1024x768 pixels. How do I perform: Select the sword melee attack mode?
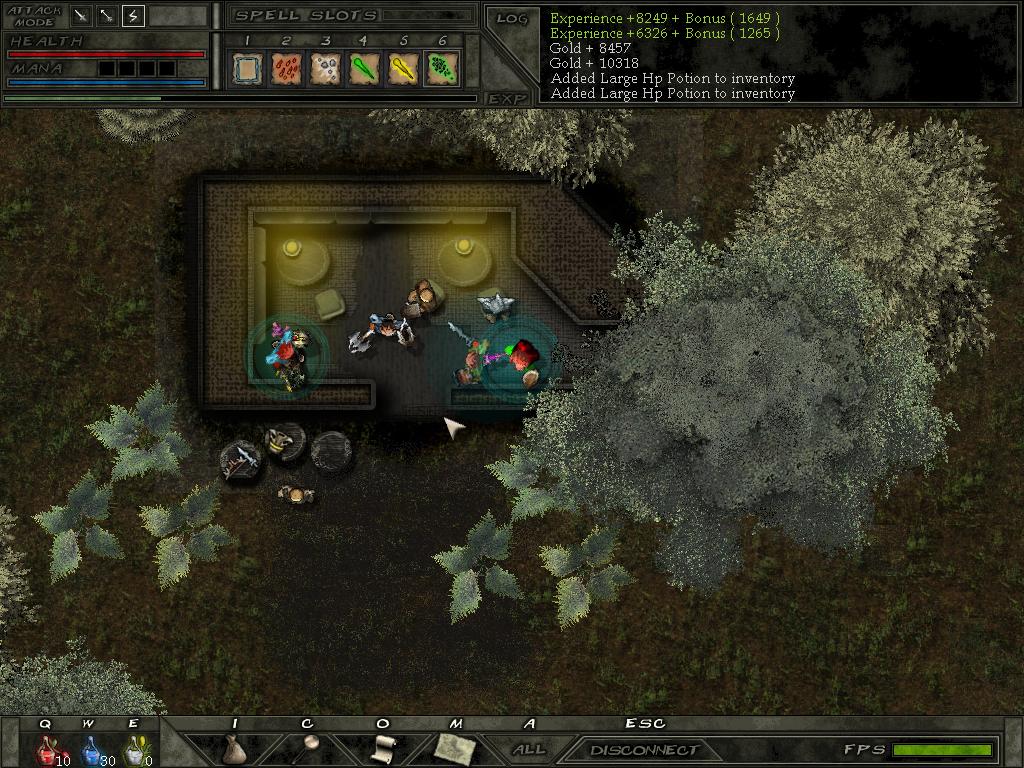tap(82, 16)
